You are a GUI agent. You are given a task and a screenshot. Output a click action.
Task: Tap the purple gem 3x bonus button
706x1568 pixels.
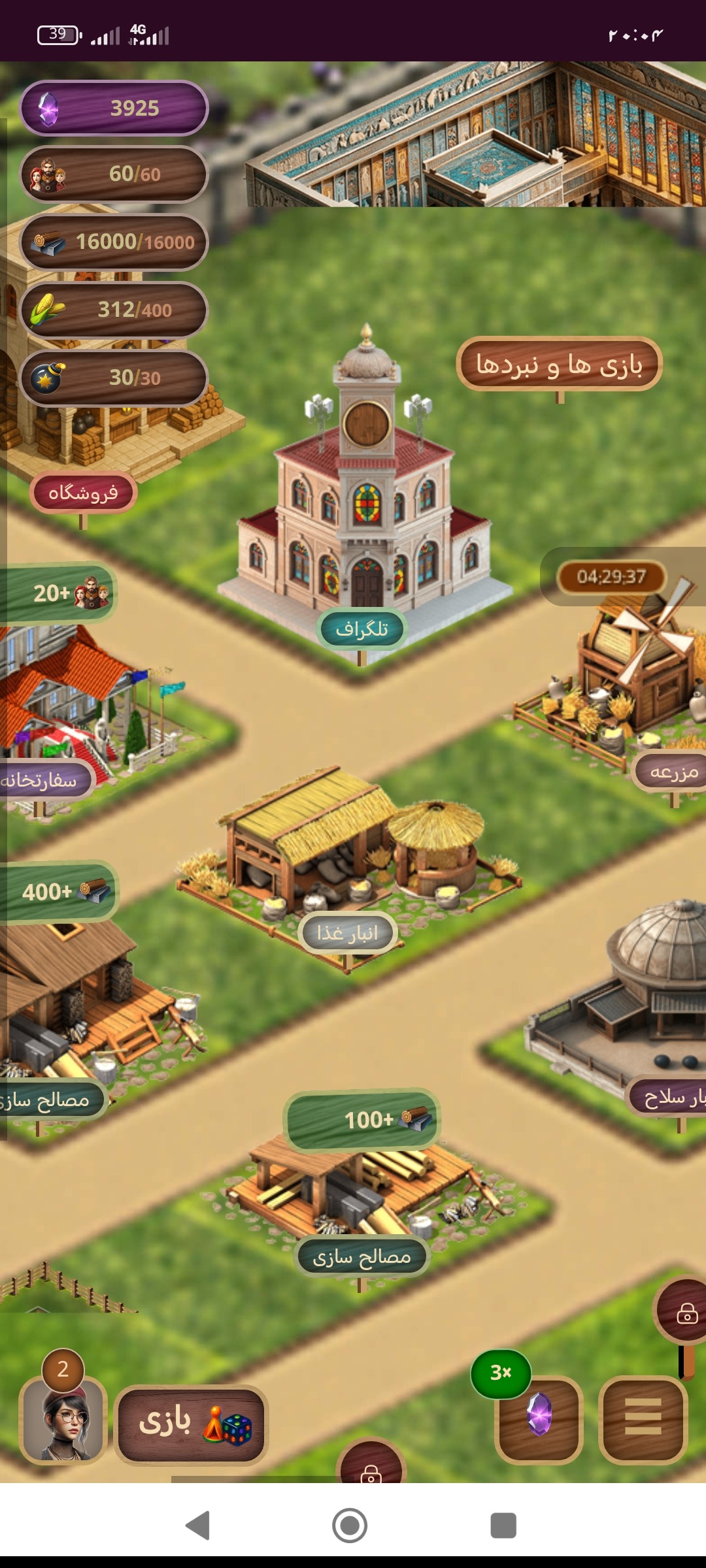coord(539,1418)
